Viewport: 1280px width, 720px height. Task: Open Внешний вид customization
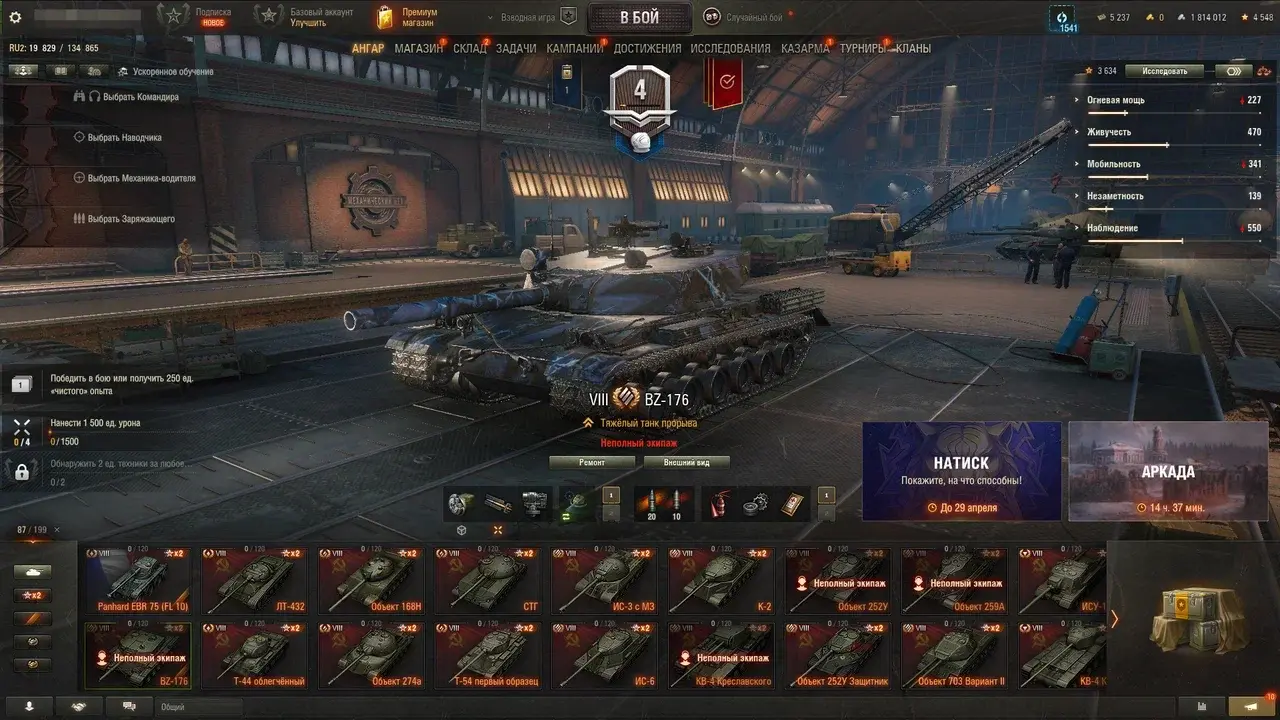click(x=686, y=462)
